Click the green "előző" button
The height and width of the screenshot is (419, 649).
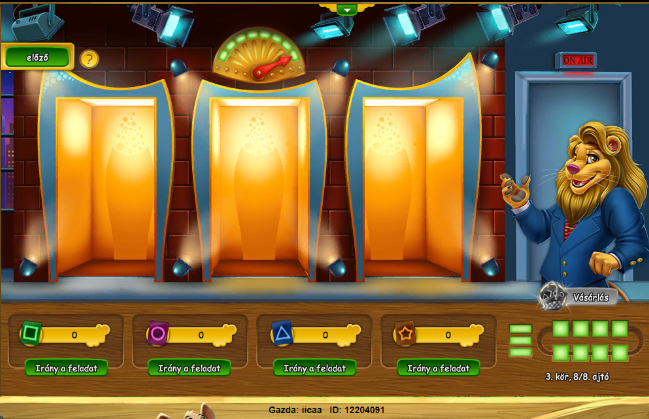click(37, 58)
